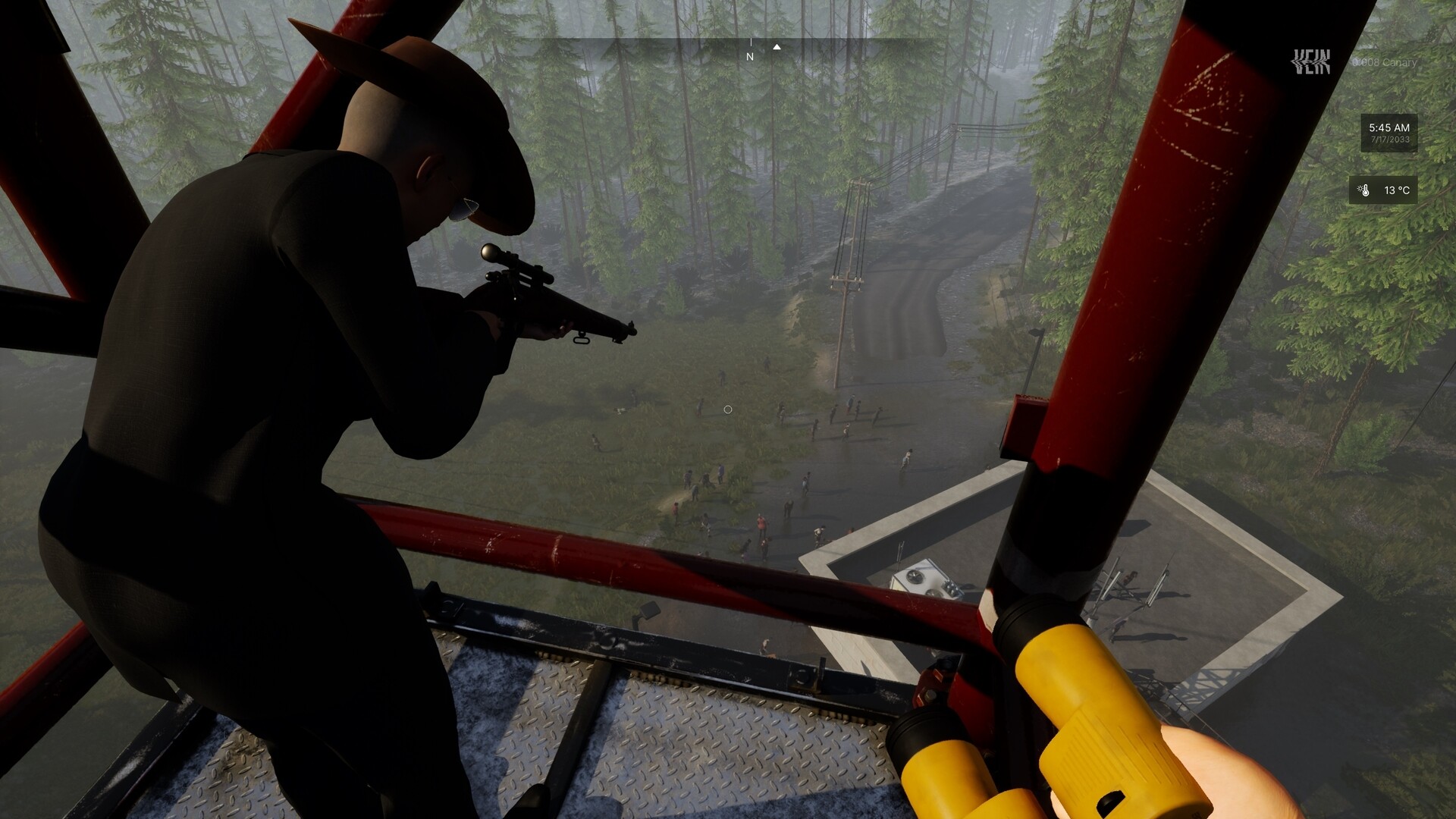The width and height of the screenshot is (1456, 819).
Task: Click the circular crosshair reticle at screen center
Action: pos(727,409)
